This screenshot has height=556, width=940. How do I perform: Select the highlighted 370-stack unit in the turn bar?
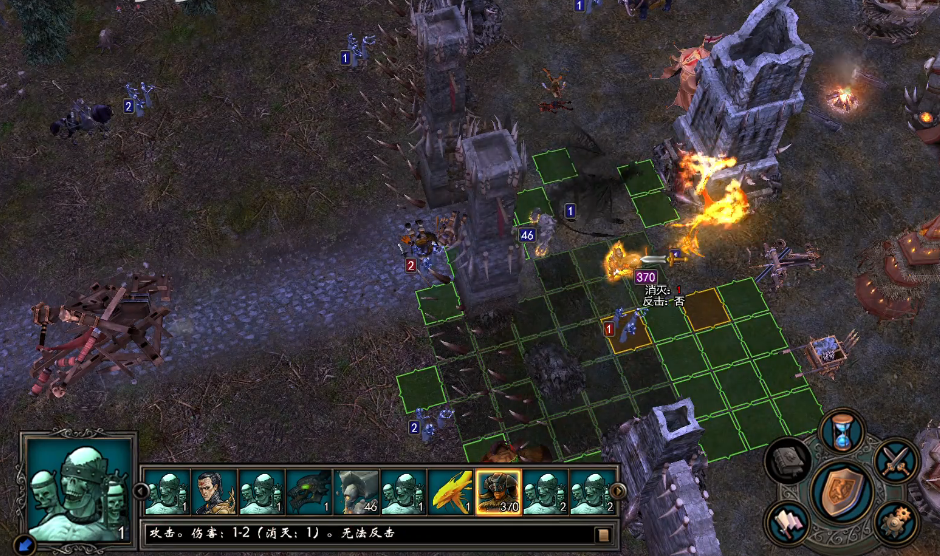497,492
